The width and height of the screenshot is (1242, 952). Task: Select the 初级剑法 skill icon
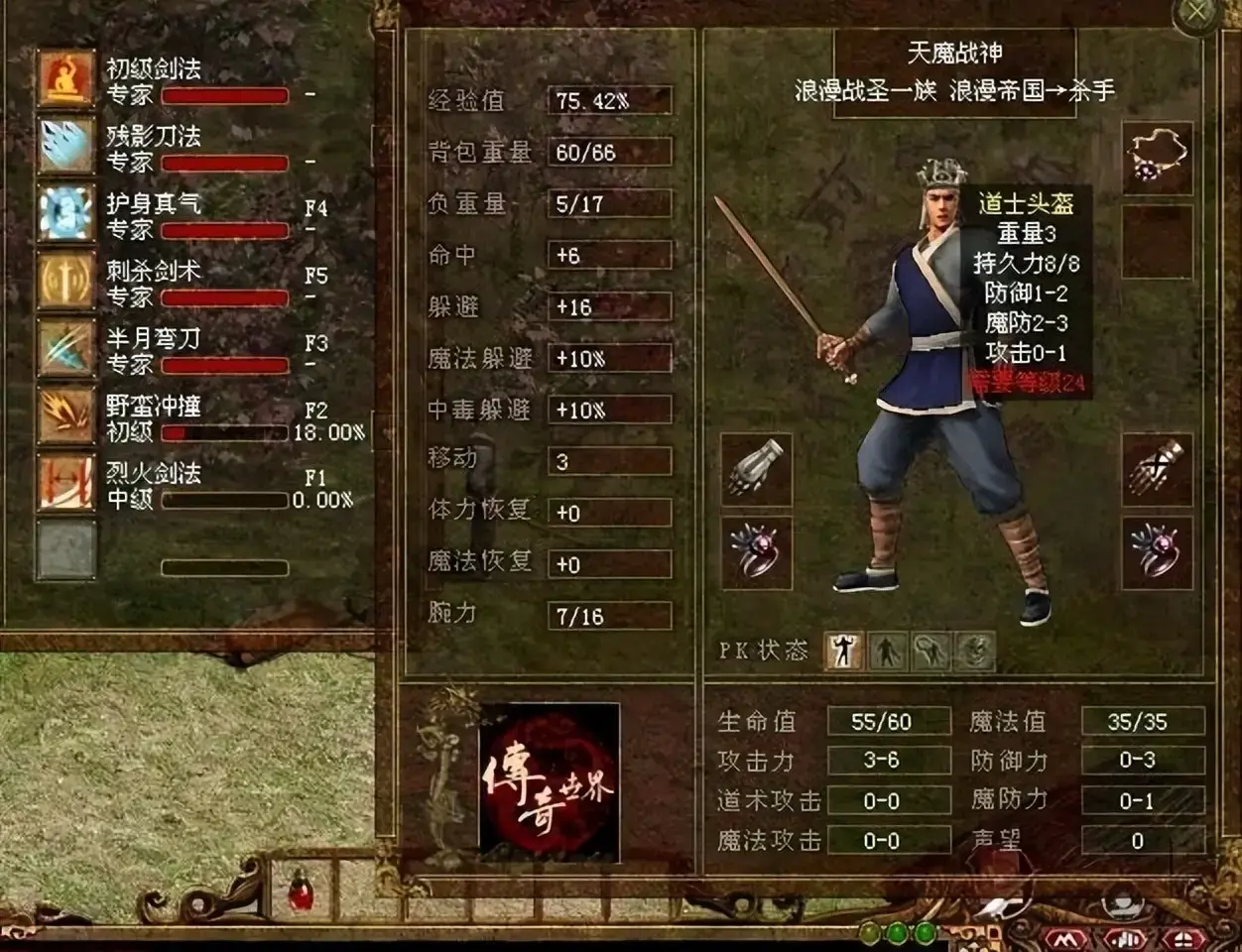pyautogui.click(x=66, y=78)
